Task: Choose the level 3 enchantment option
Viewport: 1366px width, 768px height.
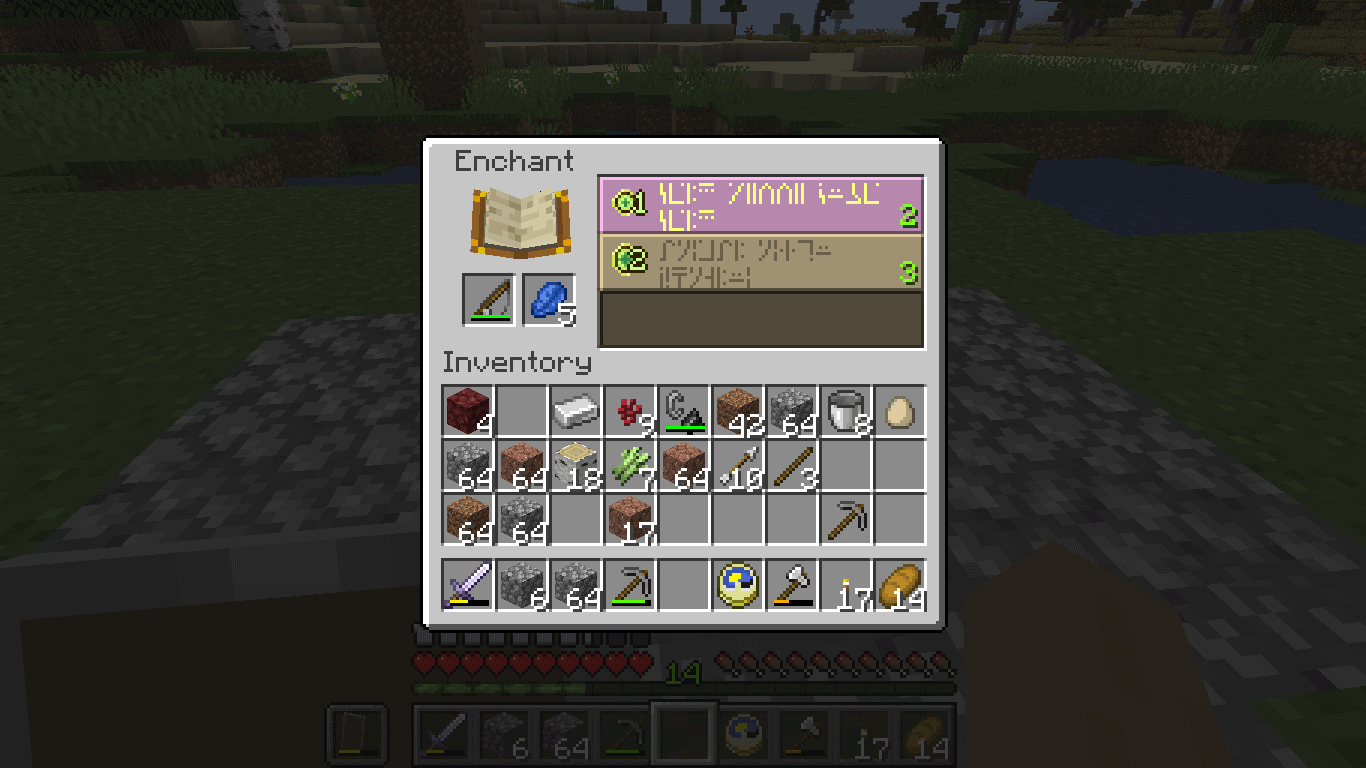Action: [x=760, y=262]
